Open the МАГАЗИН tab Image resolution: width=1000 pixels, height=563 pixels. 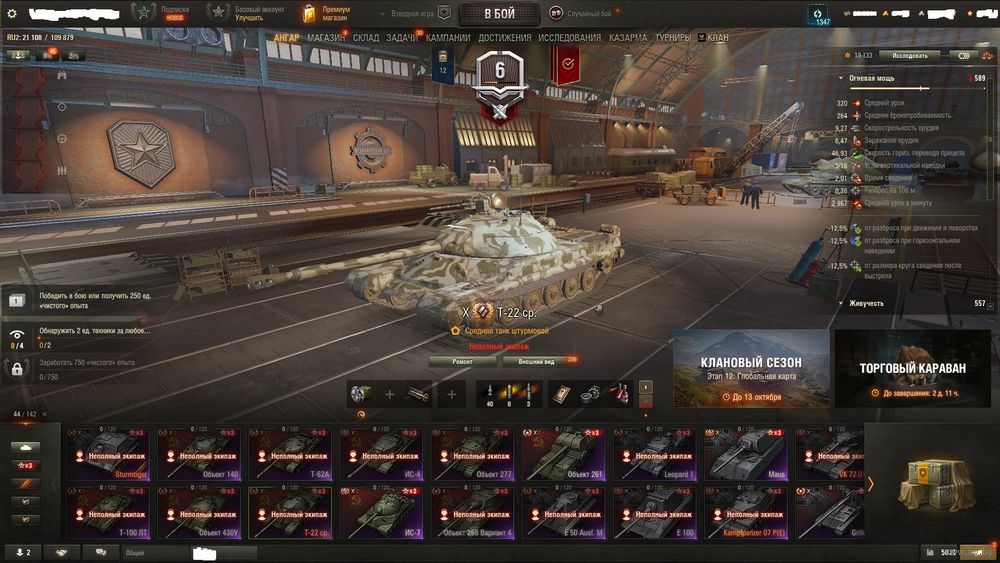[326, 38]
